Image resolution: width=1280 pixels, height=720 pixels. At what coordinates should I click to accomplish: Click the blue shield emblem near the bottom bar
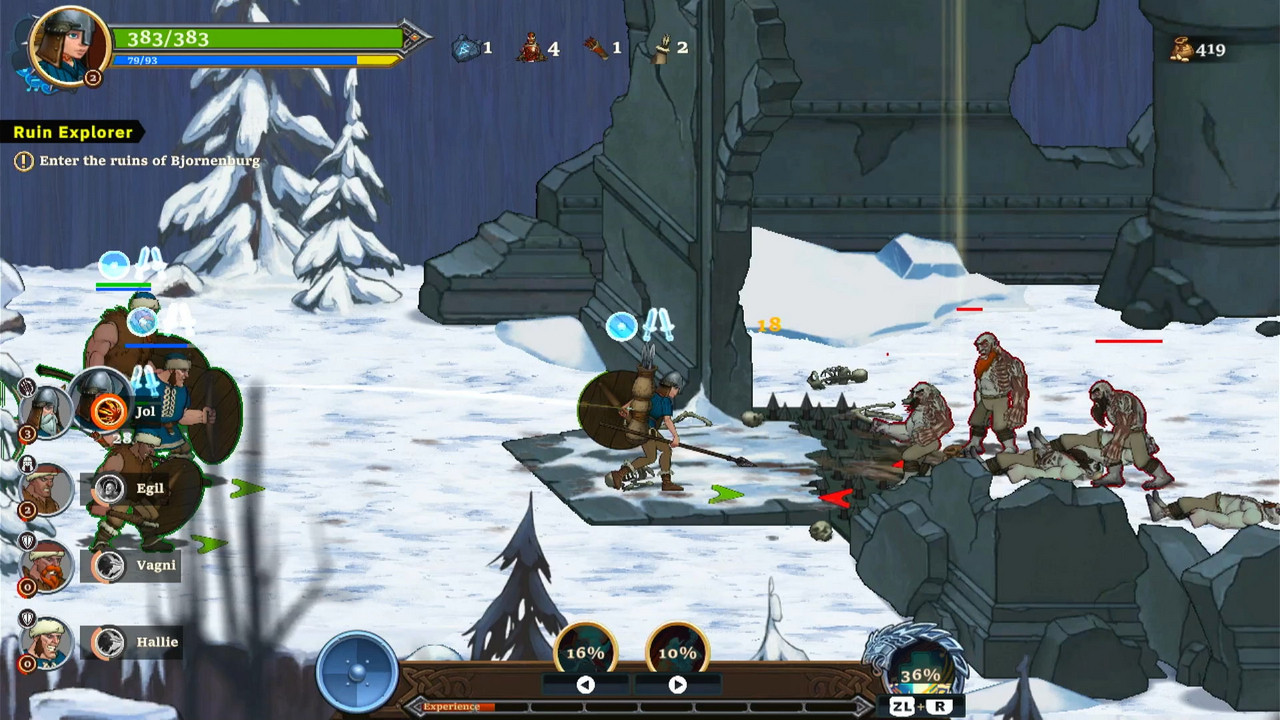(x=357, y=670)
